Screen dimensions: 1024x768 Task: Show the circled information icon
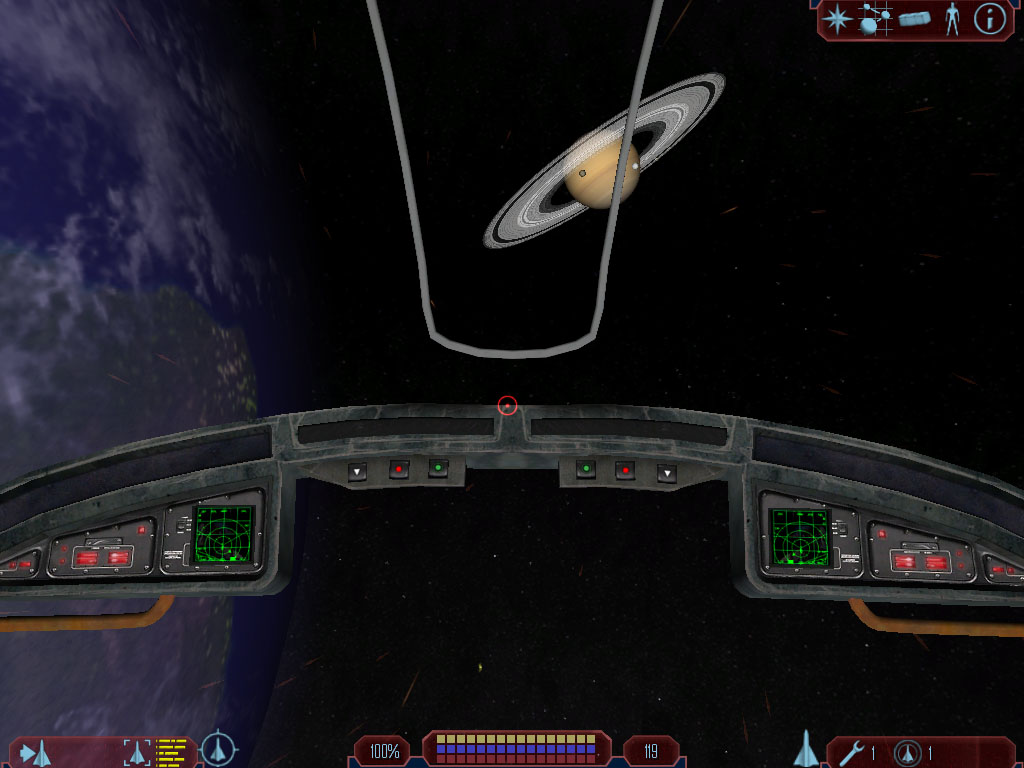click(989, 18)
